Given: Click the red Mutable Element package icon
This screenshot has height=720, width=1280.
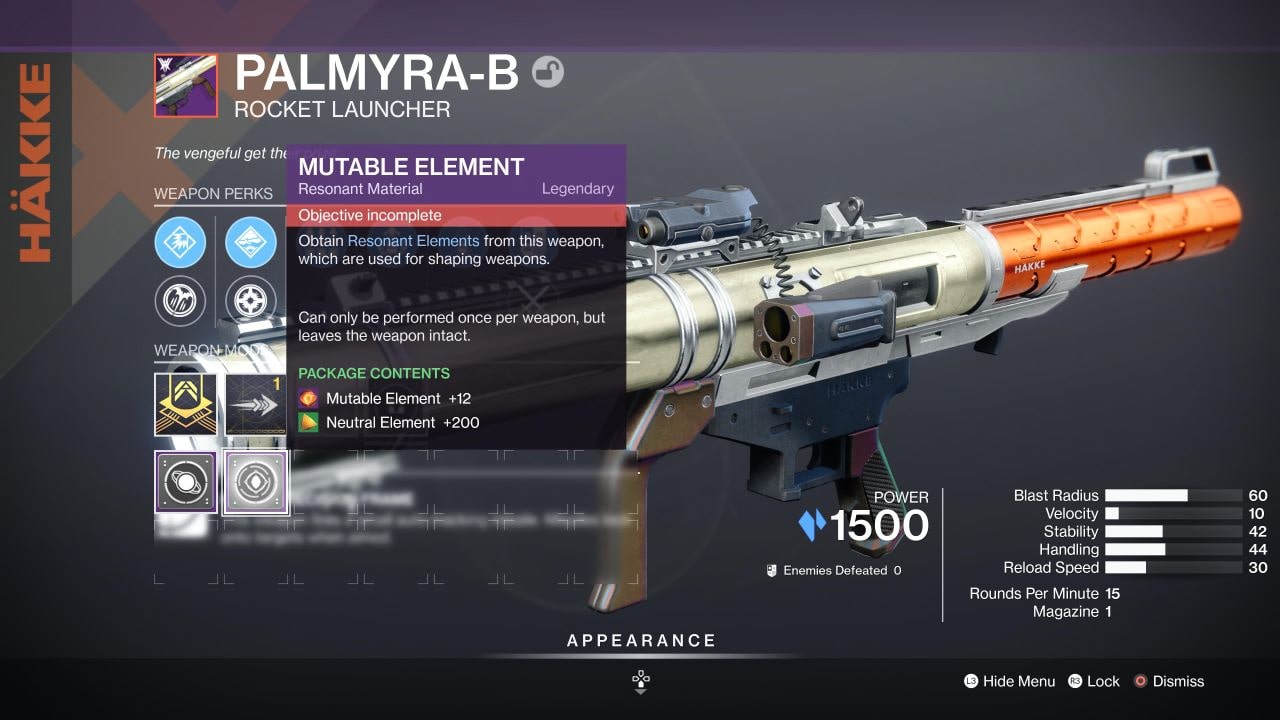Looking at the screenshot, I should pyautogui.click(x=307, y=398).
